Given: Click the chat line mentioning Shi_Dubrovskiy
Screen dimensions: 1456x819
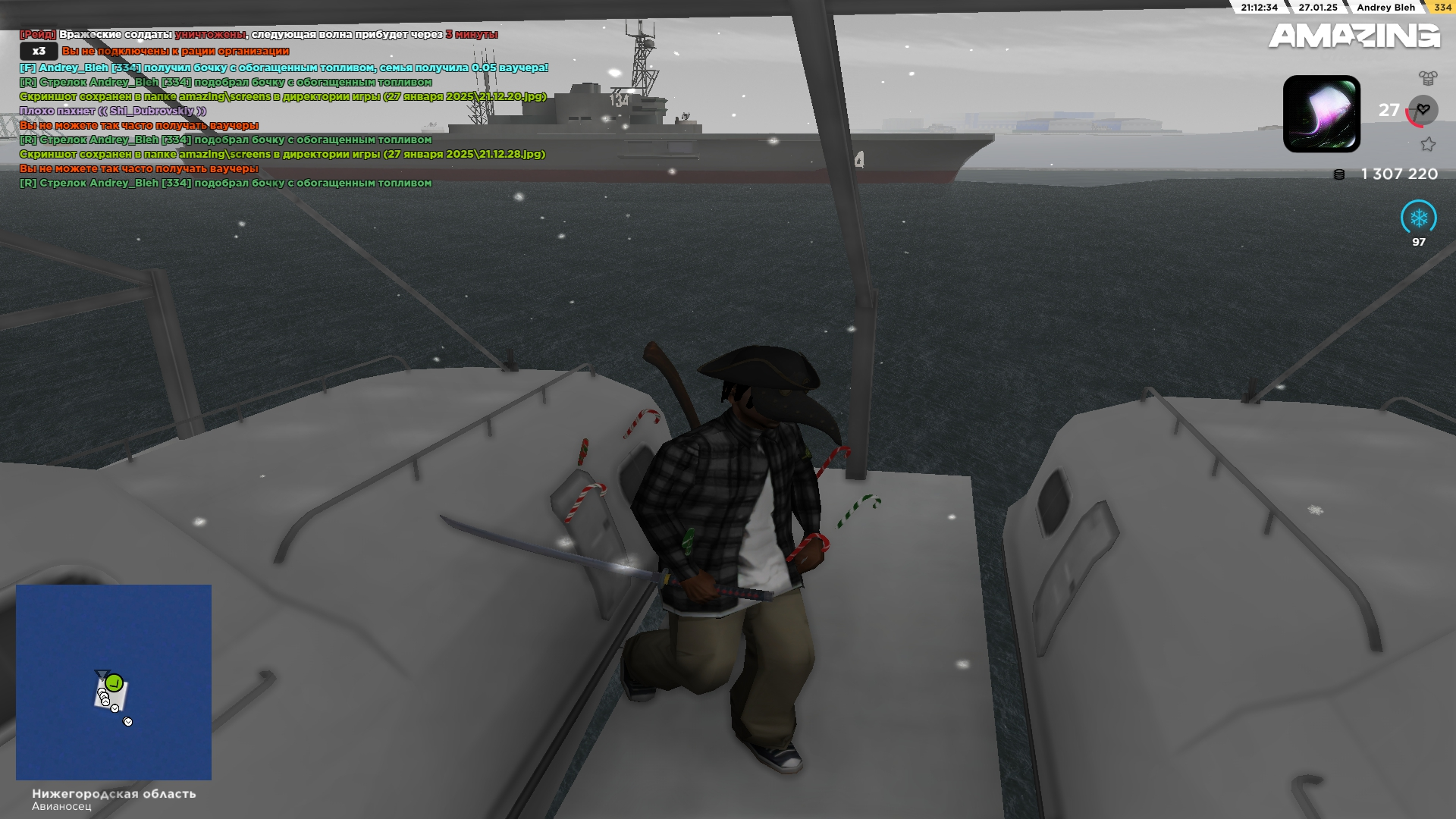Looking at the screenshot, I should 113,111.
